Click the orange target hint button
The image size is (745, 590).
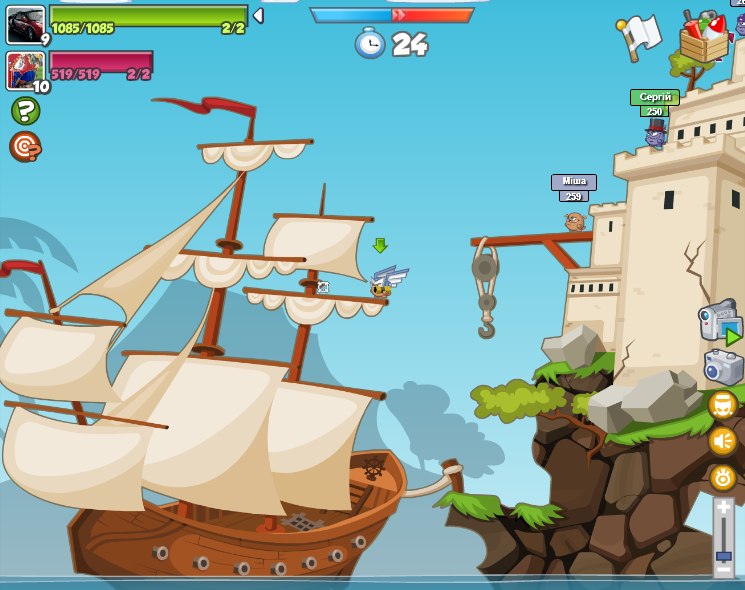[25, 147]
